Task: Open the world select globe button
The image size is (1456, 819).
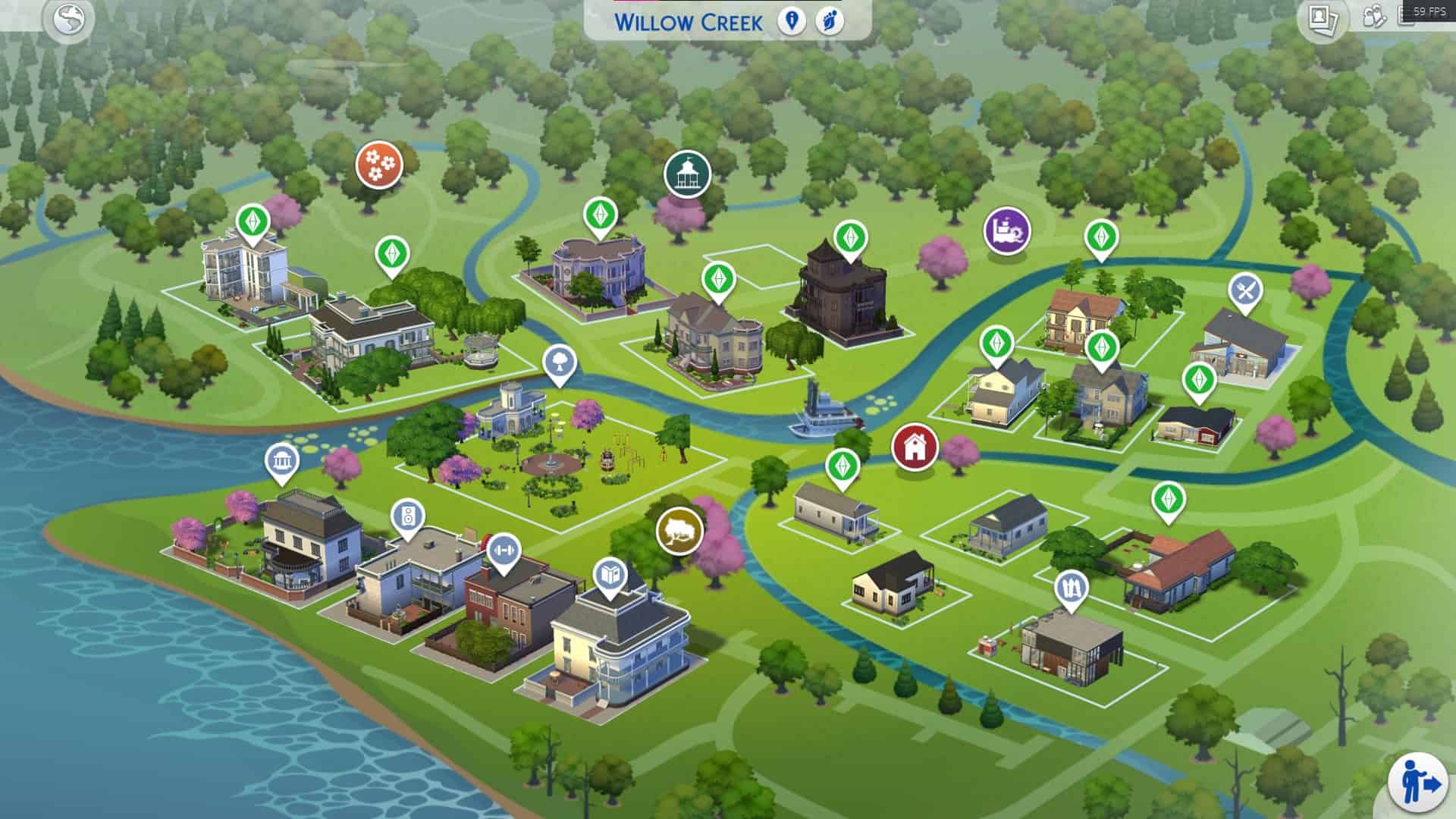Action: [x=69, y=18]
